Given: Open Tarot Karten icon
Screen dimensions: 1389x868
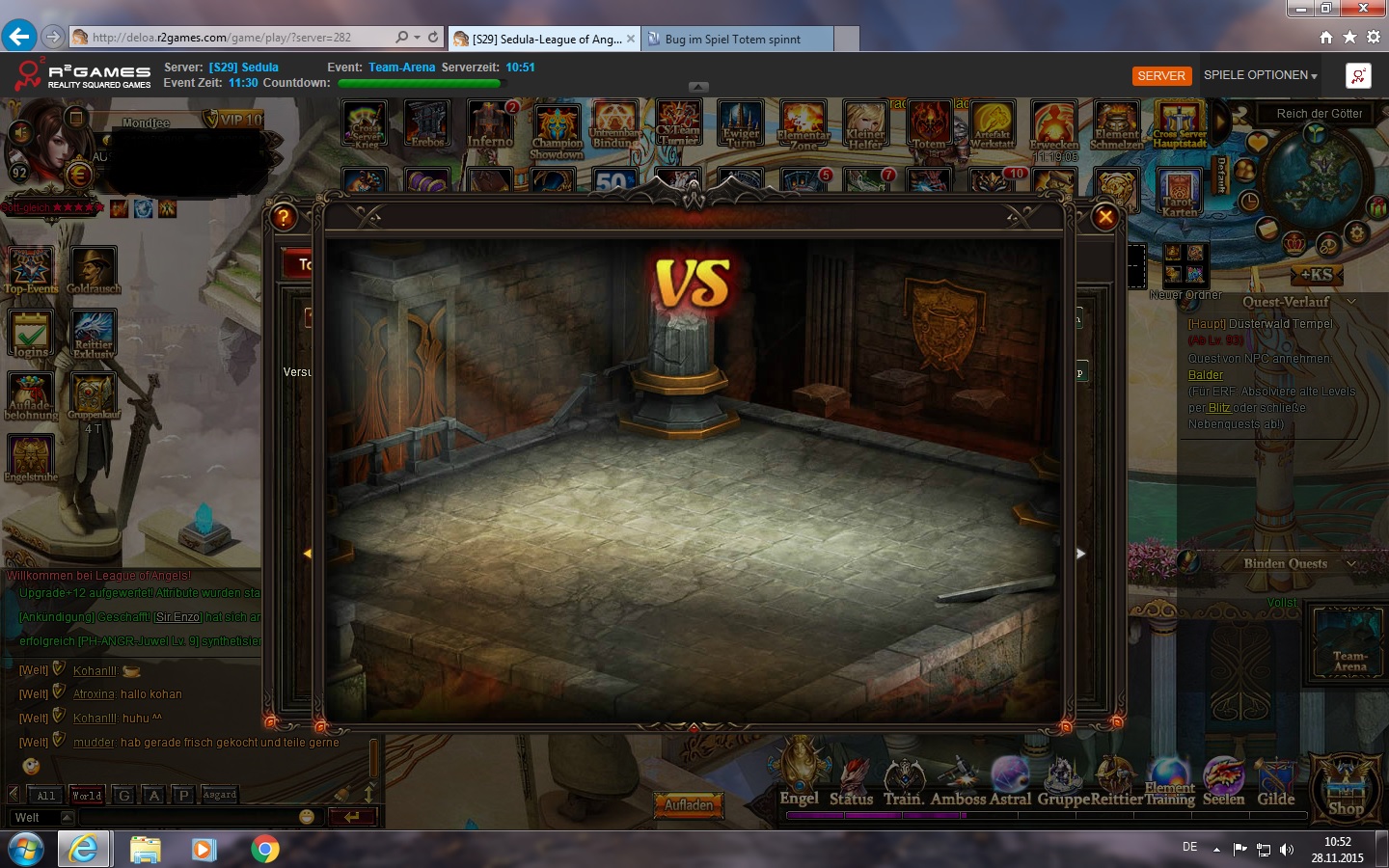Looking at the screenshot, I should [x=1179, y=191].
